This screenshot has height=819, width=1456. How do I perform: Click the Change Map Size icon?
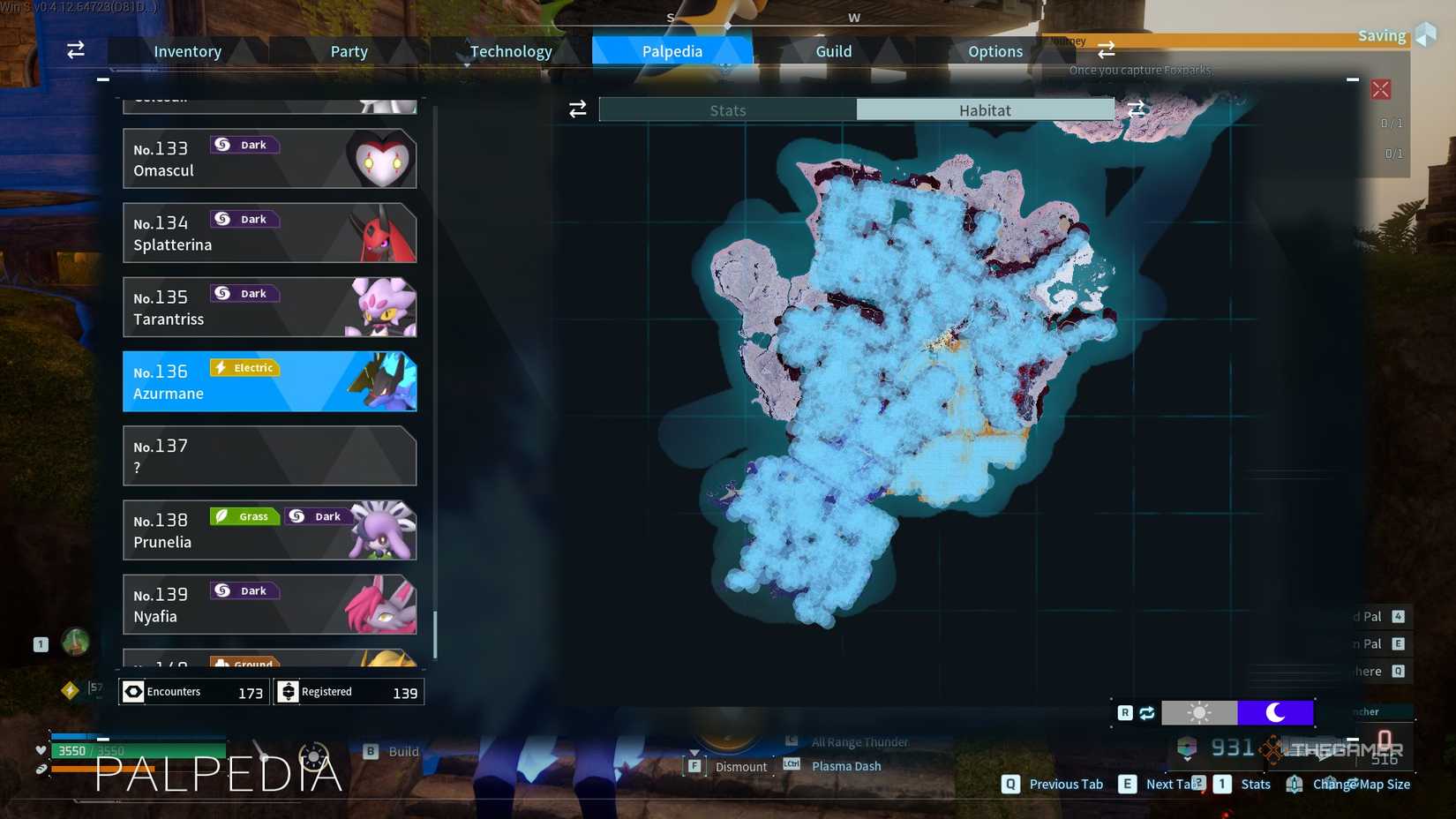coord(1294,784)
